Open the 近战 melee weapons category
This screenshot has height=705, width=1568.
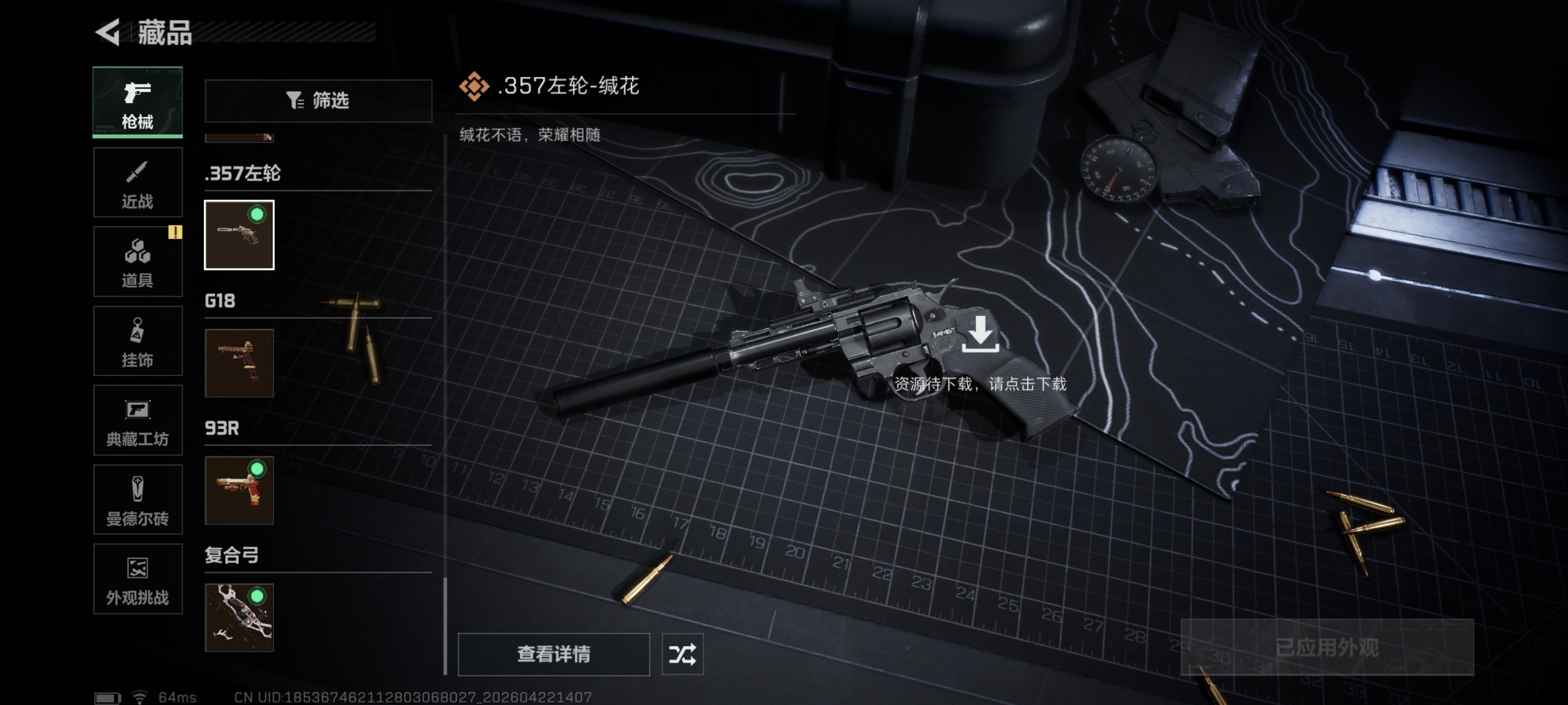(137, 182)
